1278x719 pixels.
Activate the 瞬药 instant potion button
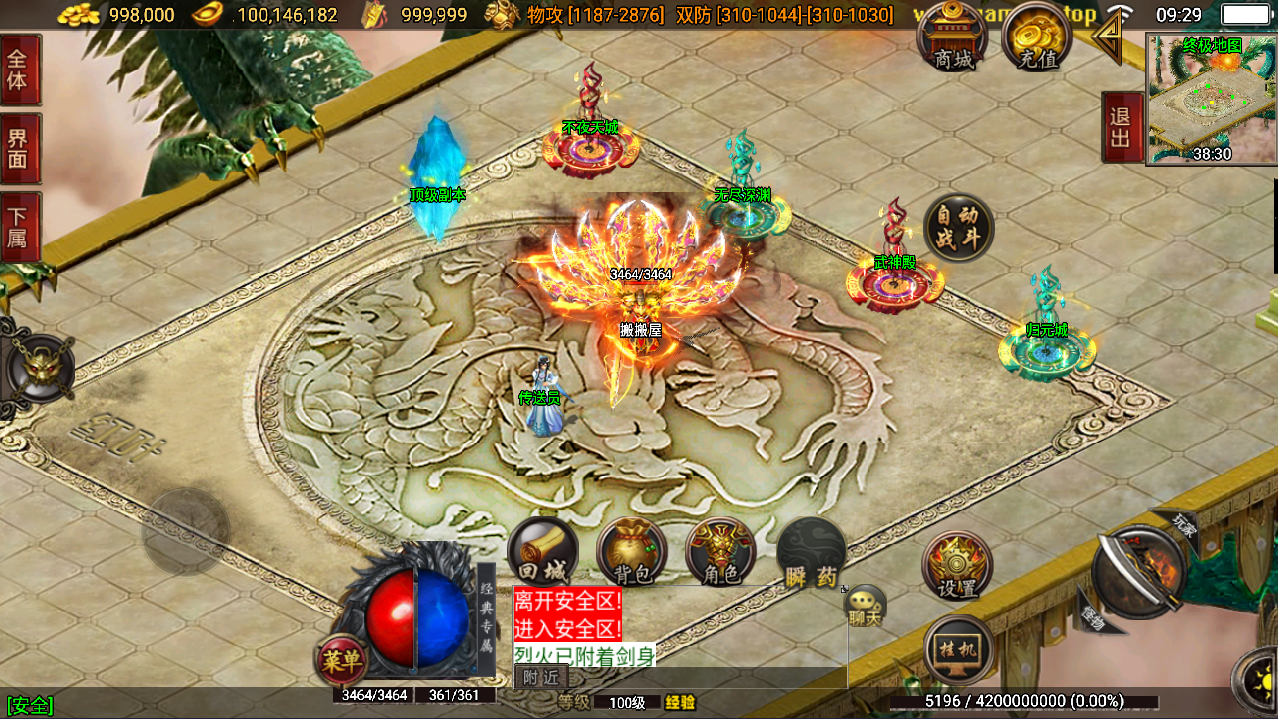pyautogui.click(x=811, y=552)
